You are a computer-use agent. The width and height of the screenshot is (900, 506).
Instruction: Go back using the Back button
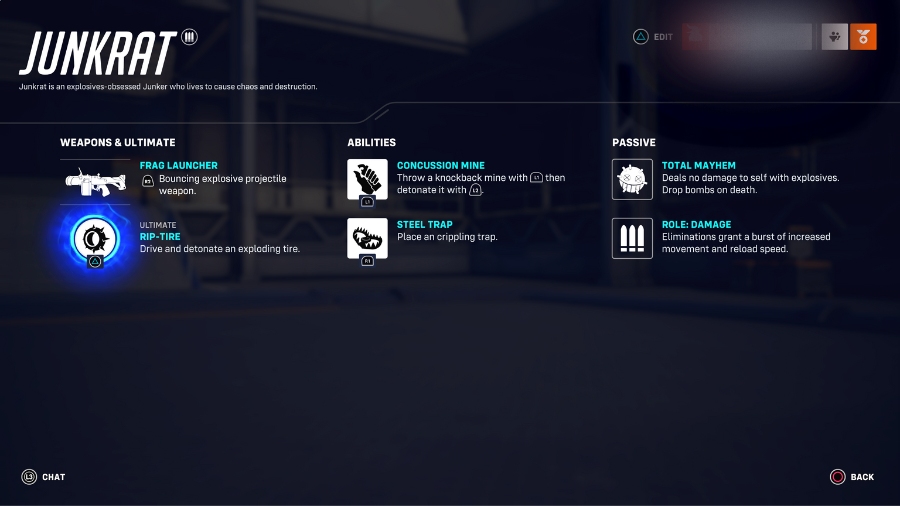851,477
